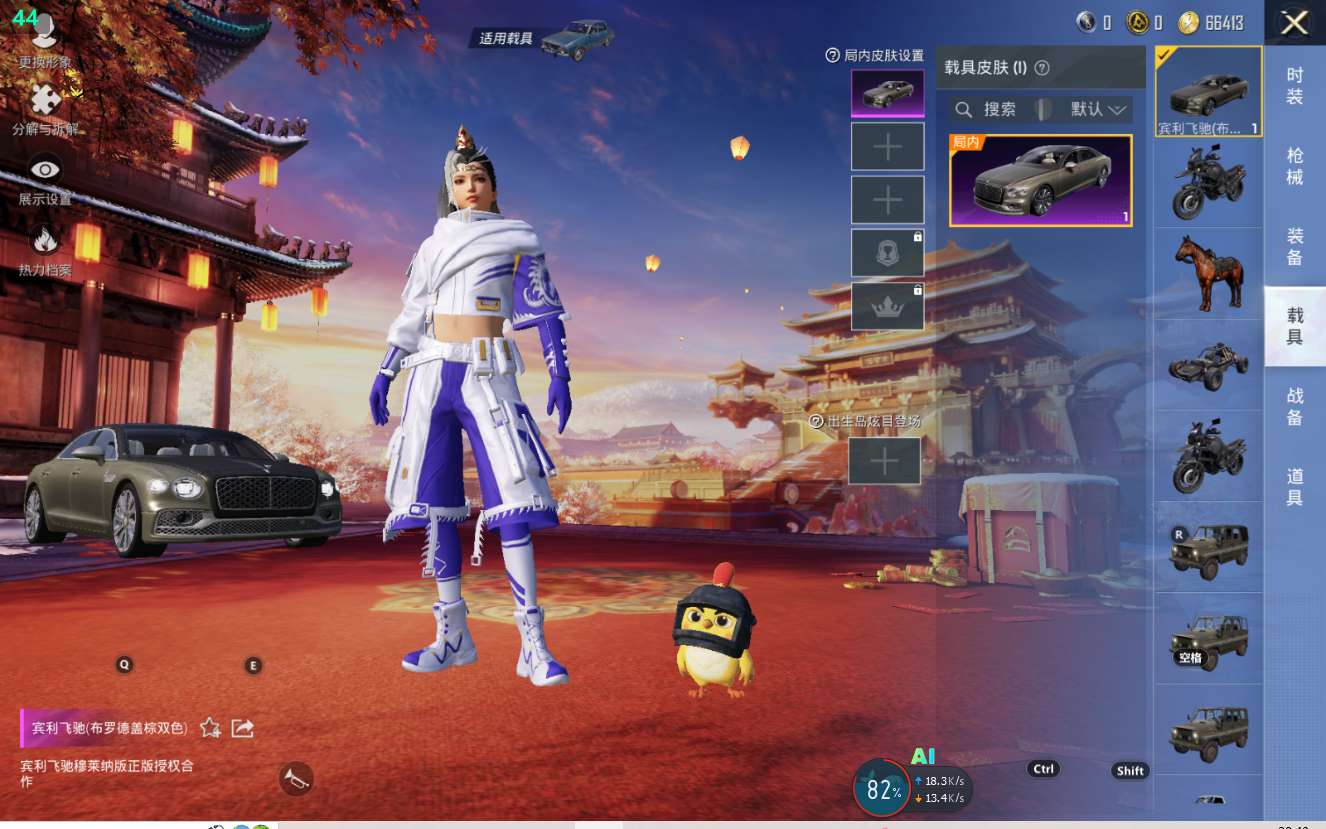Click the horn icon button
1326x829 pixels.
tap(295, 778)
